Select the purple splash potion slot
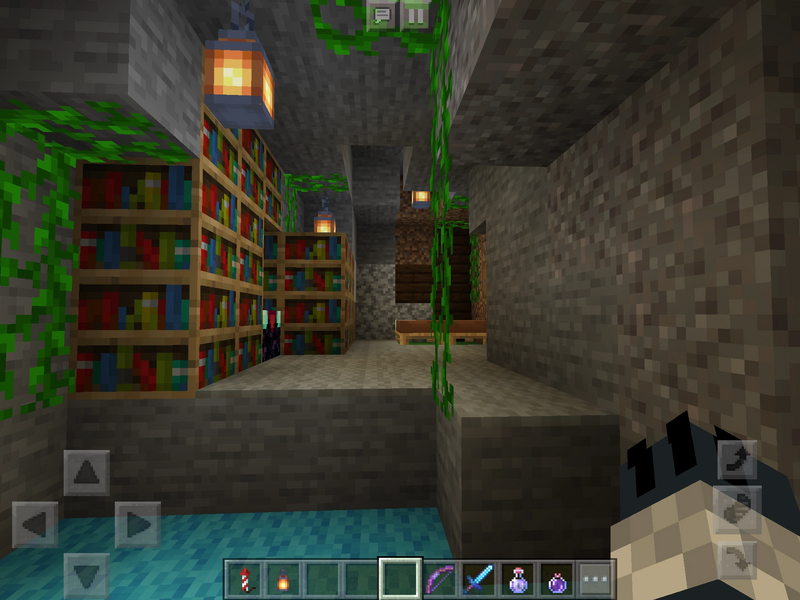 556,579
